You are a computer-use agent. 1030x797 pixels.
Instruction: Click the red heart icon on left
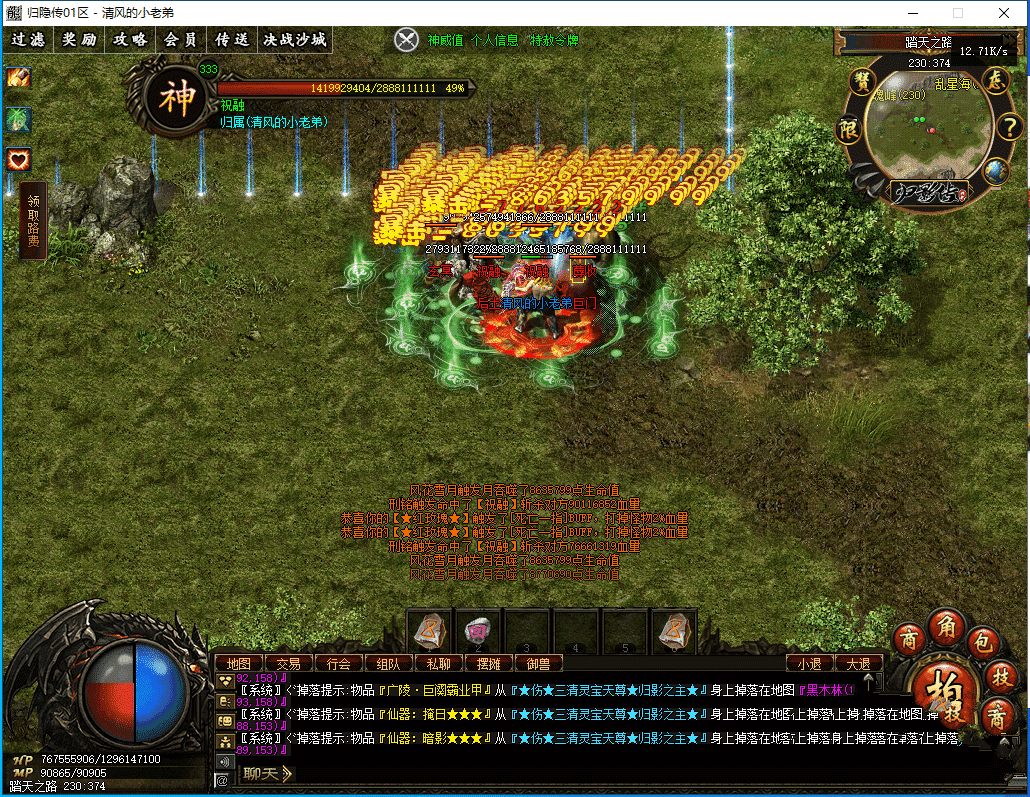tap(18, 159)
